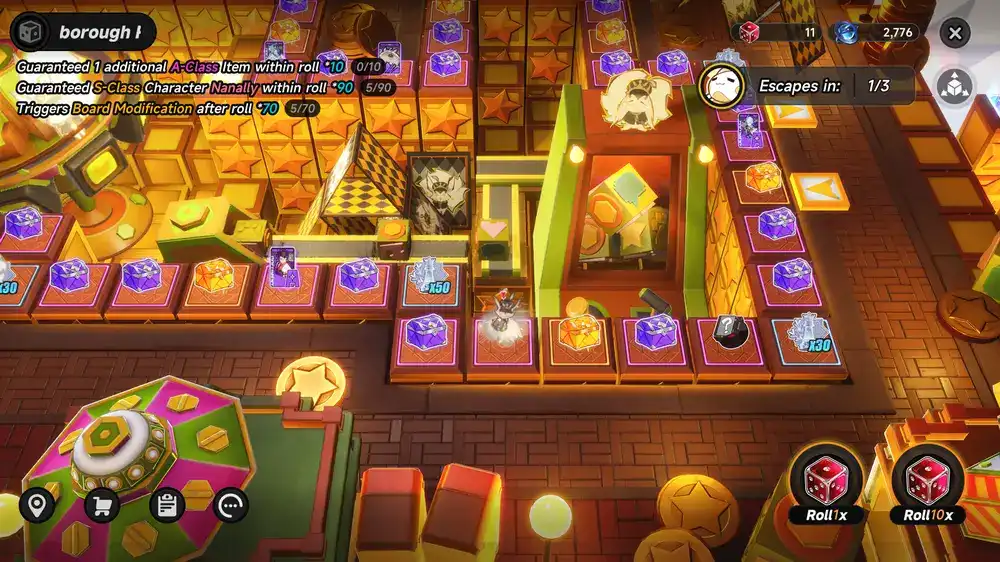Select the red dice count of 11
The width and height of the screenshot is (1000, 562).
point(779,33)
